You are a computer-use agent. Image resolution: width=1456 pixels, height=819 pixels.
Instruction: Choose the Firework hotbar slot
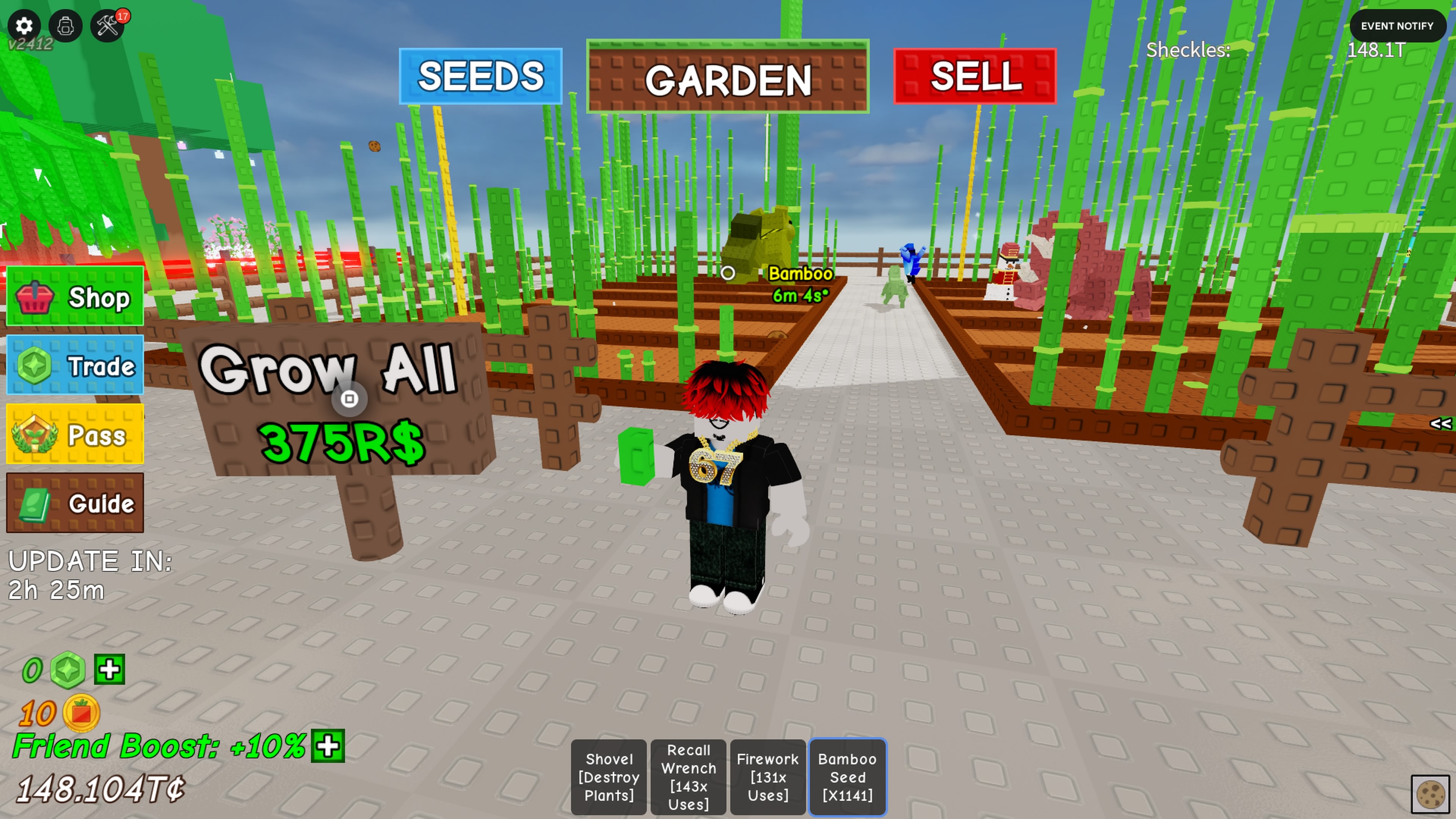pyautogui.click(x=767, y=777)
